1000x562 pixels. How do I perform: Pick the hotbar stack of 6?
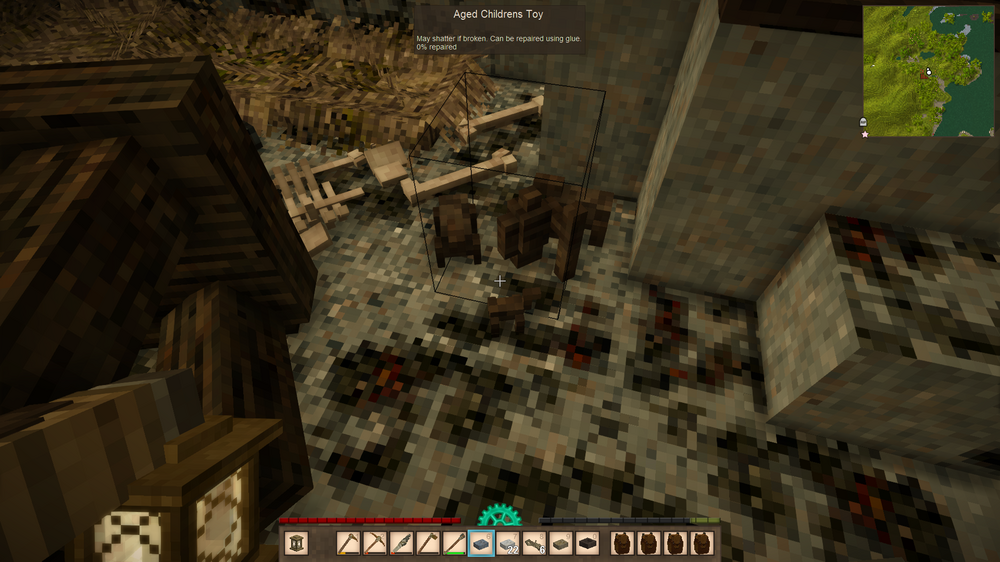point(534,543)
